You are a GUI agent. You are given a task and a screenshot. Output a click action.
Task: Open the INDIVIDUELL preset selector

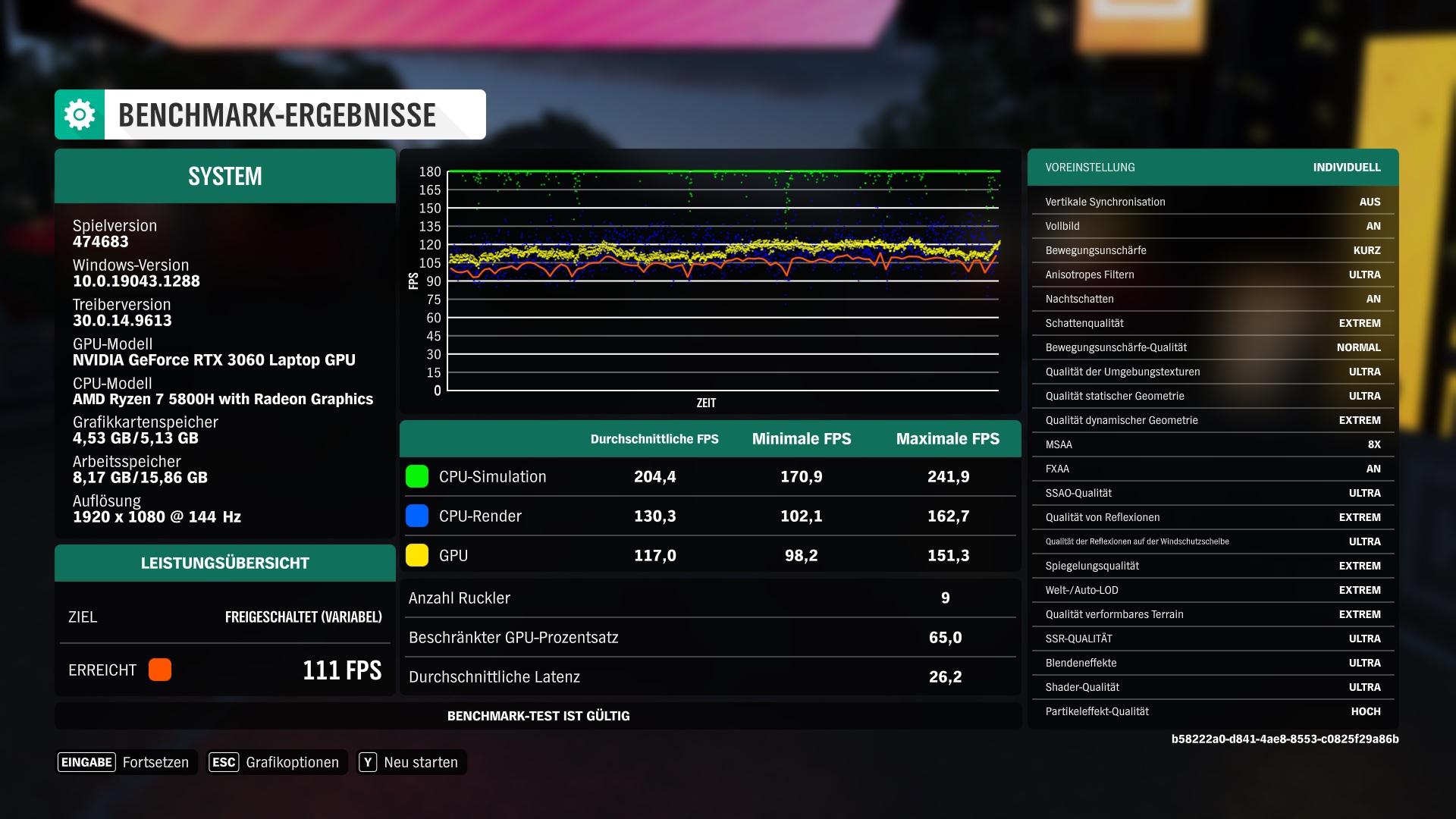tap(1346, 168)
